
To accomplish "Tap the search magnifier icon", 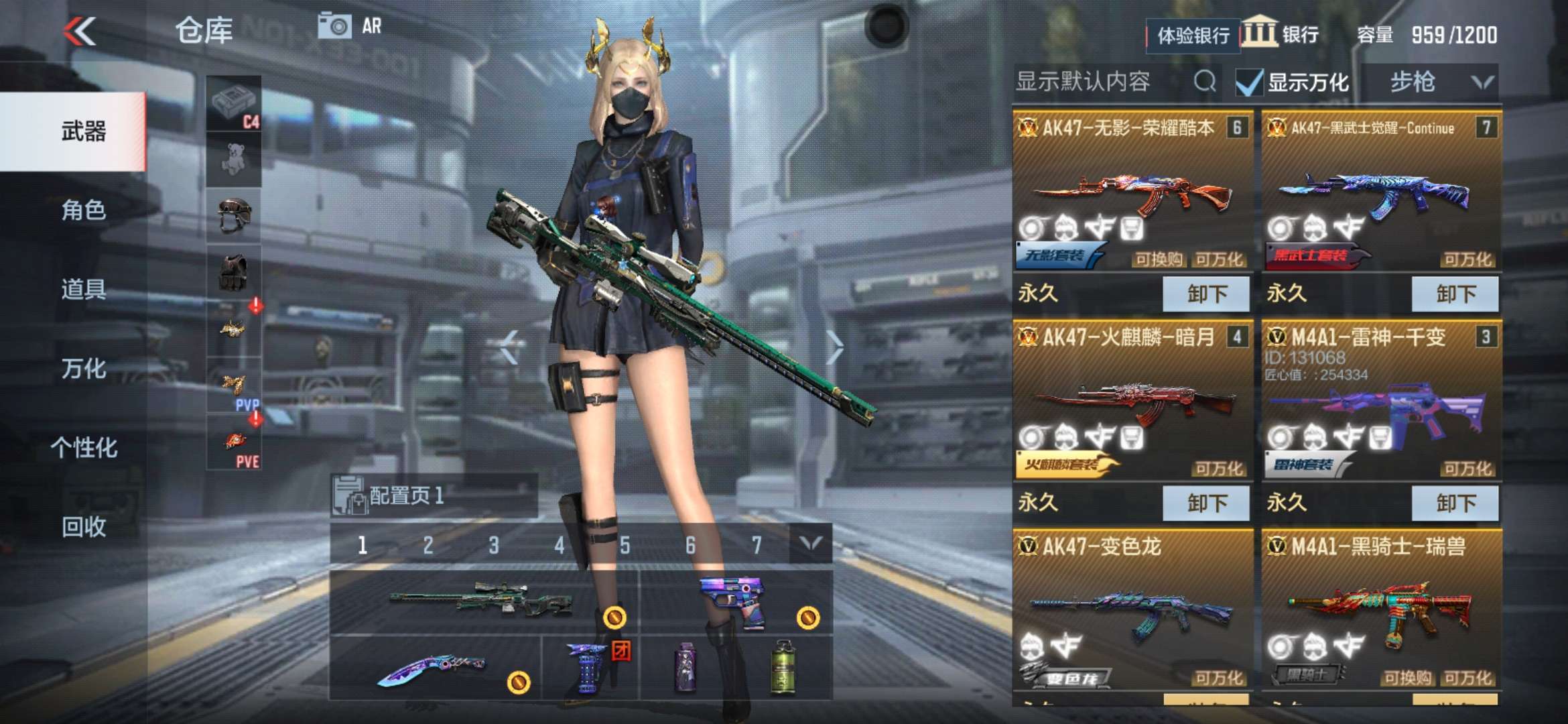I will 1206,80.
